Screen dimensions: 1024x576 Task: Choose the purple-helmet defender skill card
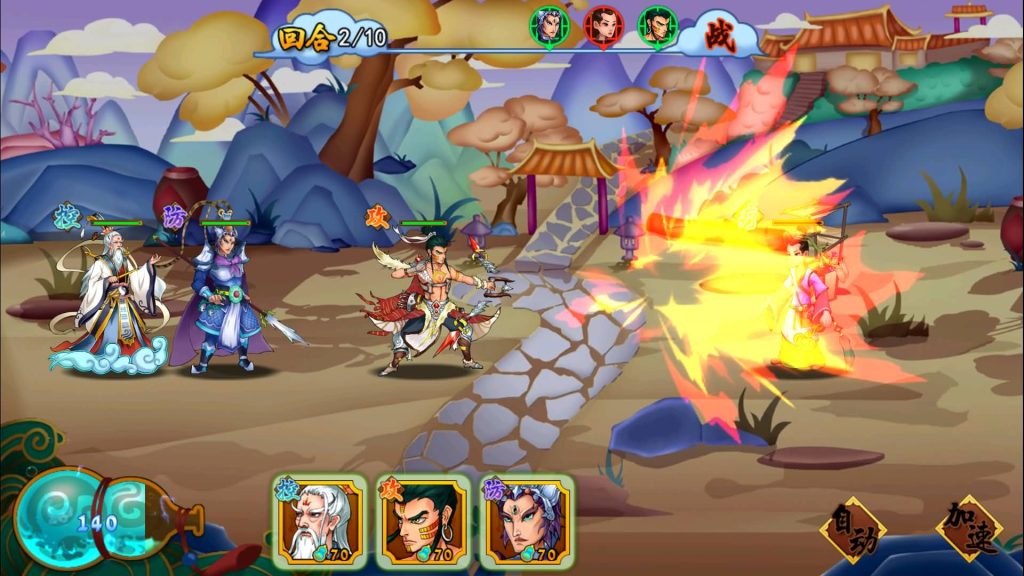527,522
